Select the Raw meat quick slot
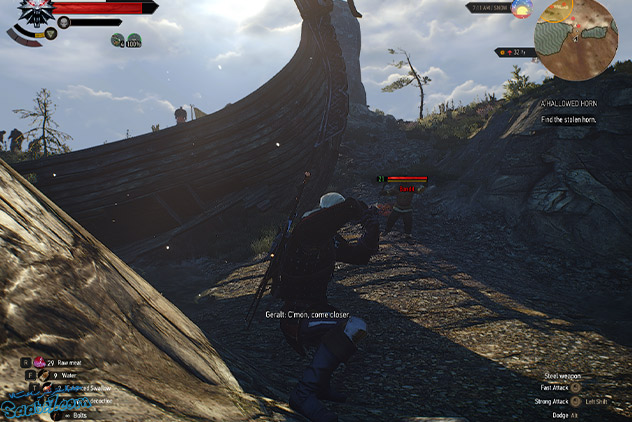 (x=41, y=360)
